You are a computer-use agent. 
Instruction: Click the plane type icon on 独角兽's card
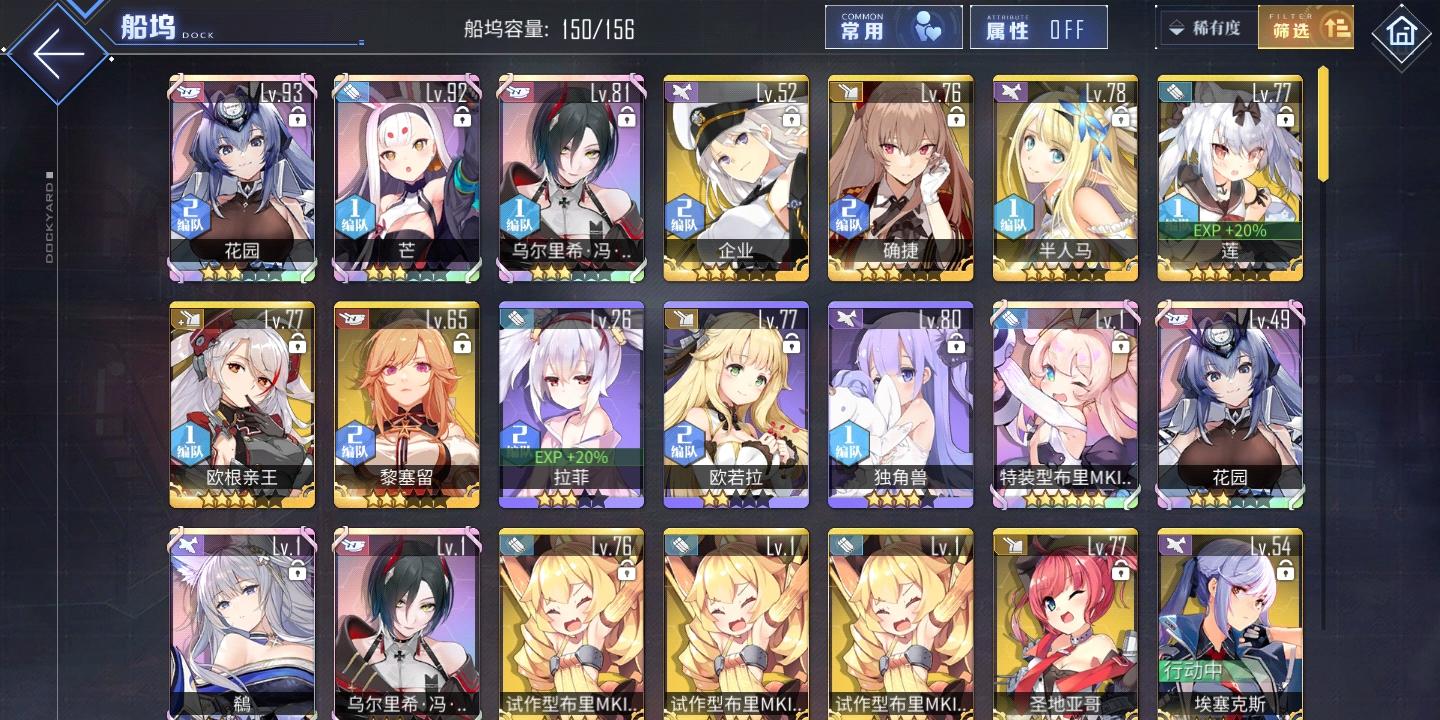846,318
